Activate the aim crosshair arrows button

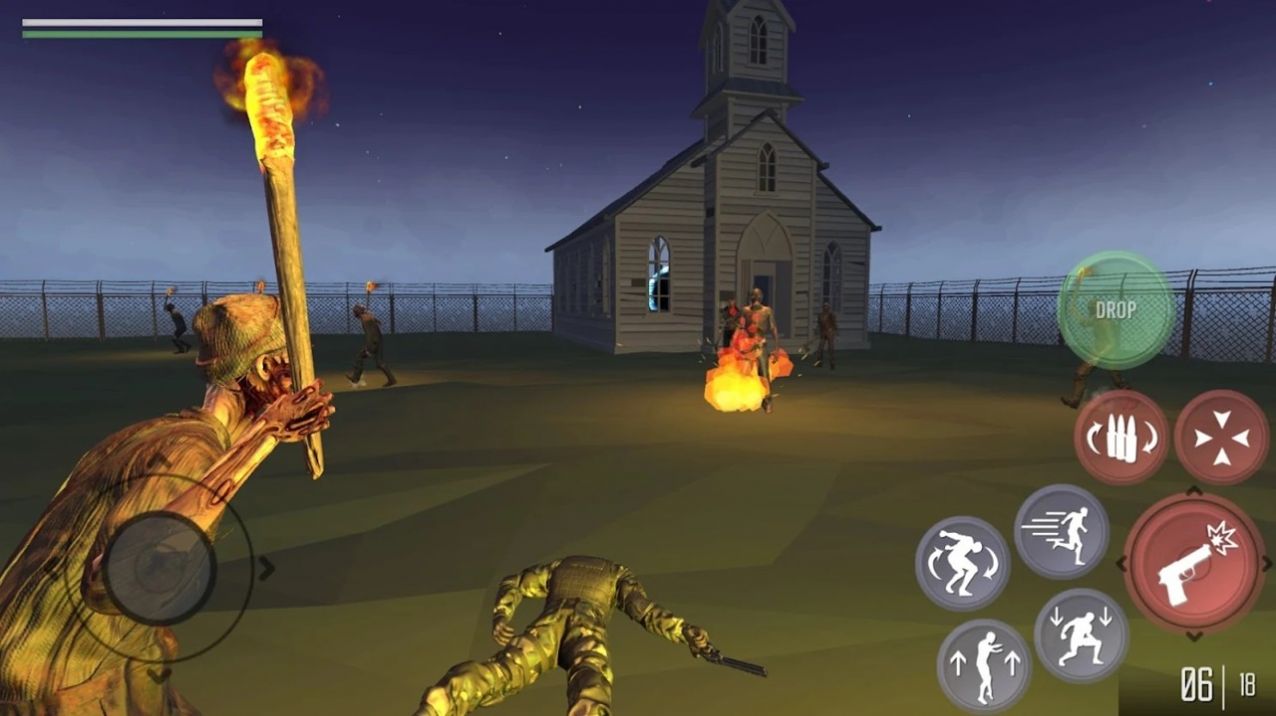(1221, 437)
